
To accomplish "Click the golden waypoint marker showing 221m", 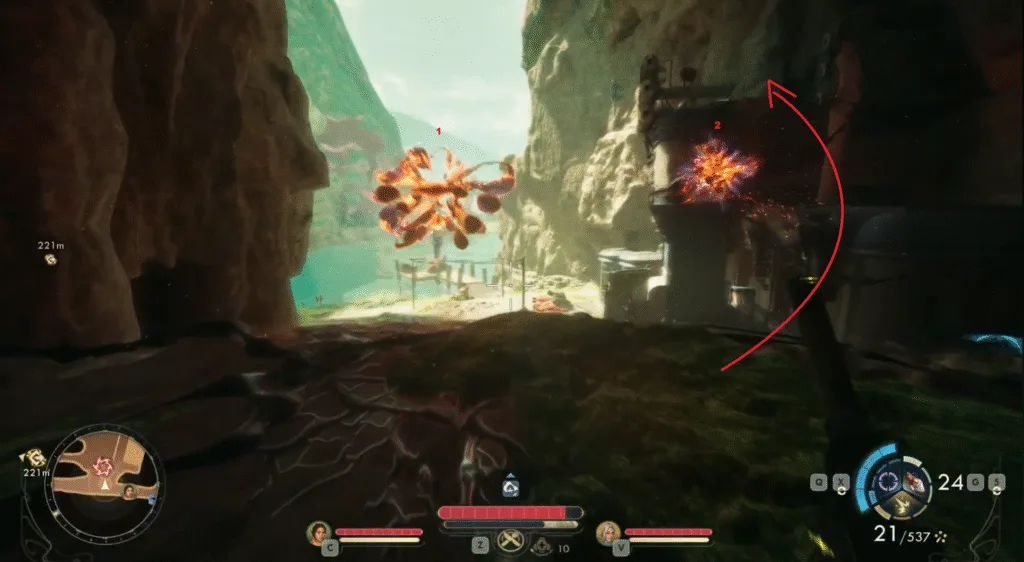I will 50,259.
